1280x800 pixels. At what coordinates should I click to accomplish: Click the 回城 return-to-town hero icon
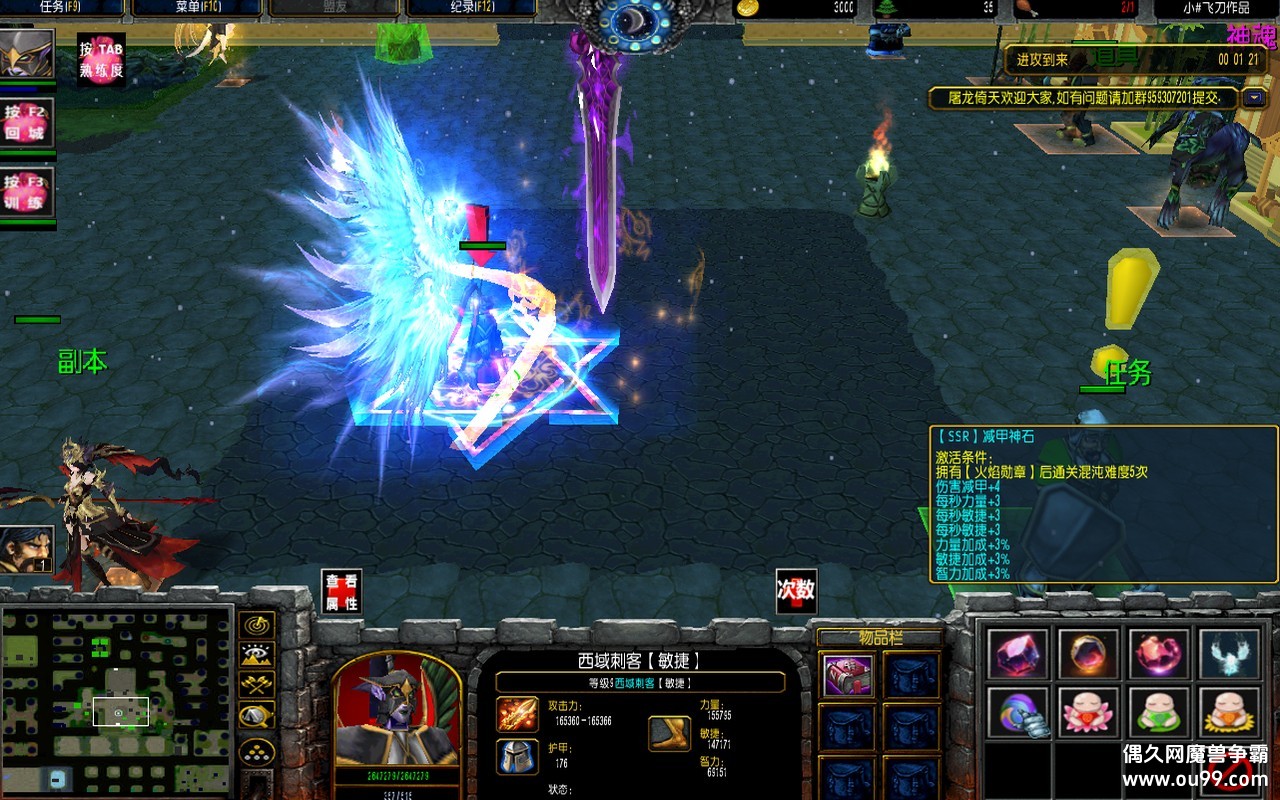pyautogui.click(x=27, y=123)
